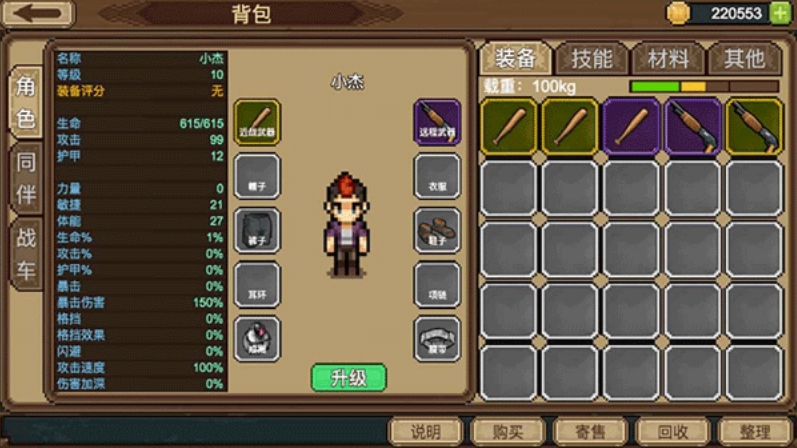Select the equipped ranged weapon shotgun slot

pos(437,122)
